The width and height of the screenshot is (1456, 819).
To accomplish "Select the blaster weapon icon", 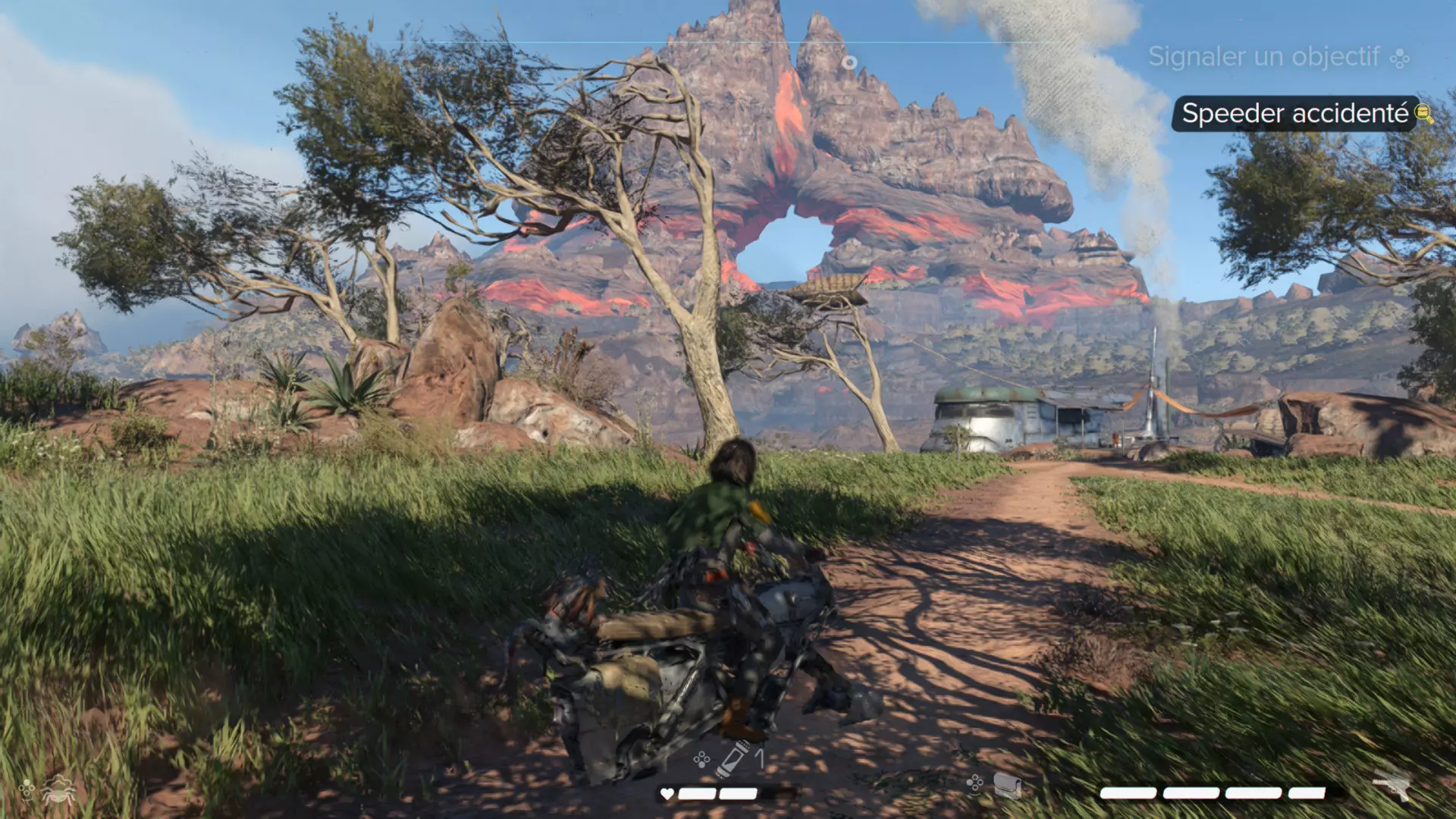I will (x=1393, y=785).
